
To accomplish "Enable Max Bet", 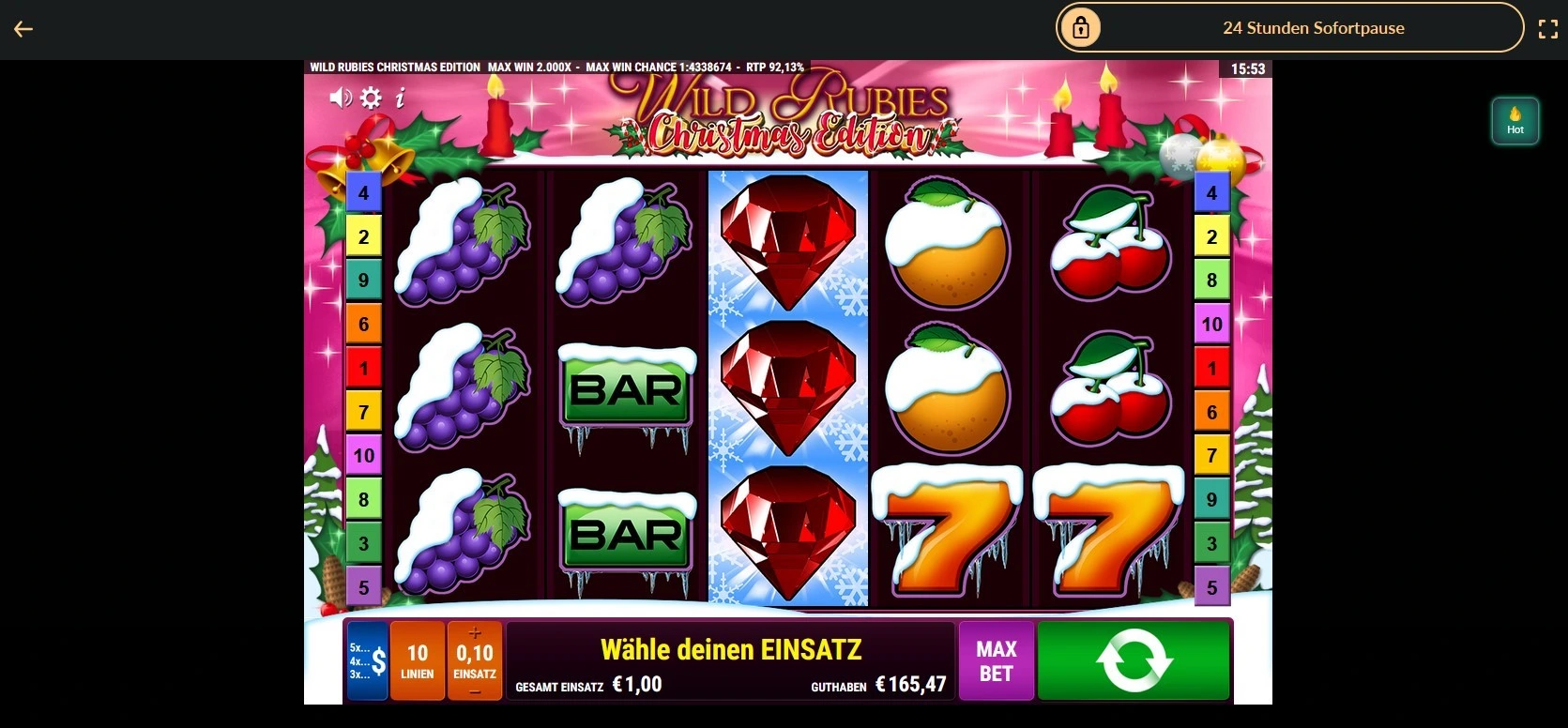I will tap(996, 660).
